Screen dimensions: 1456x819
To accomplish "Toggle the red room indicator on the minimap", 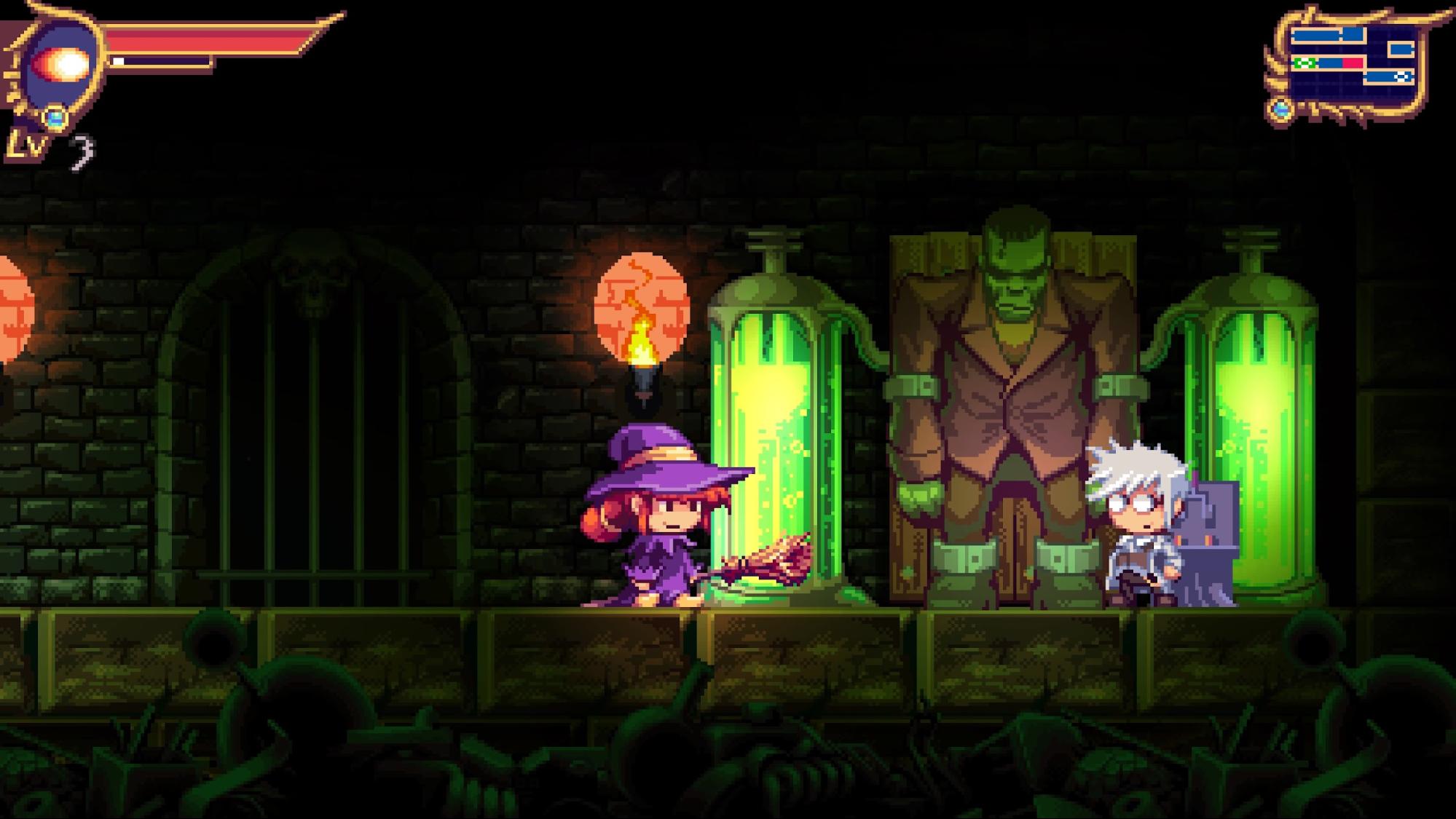I will [1352, 63].
